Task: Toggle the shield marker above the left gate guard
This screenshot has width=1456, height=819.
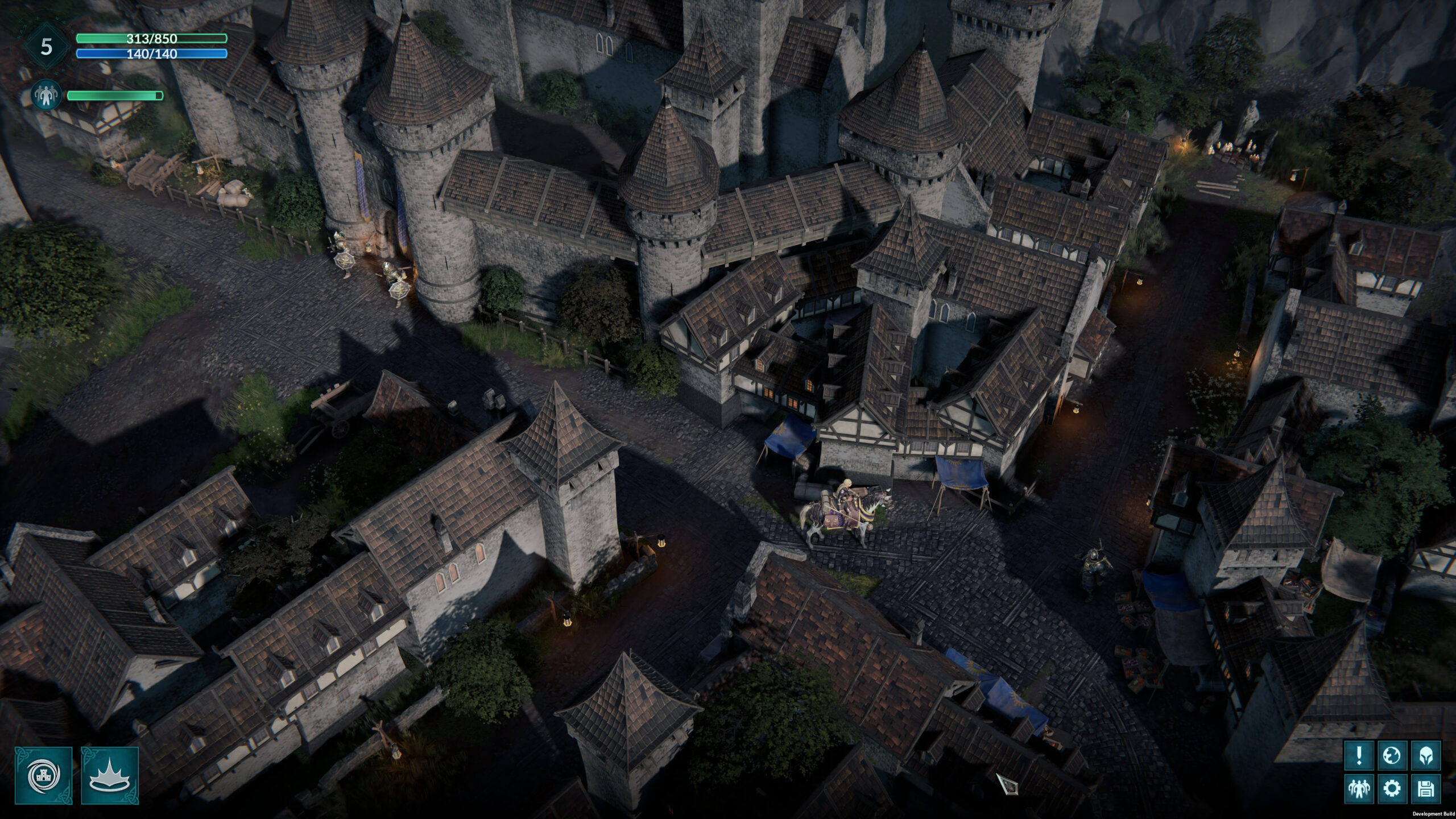Action: coord(344,262)
